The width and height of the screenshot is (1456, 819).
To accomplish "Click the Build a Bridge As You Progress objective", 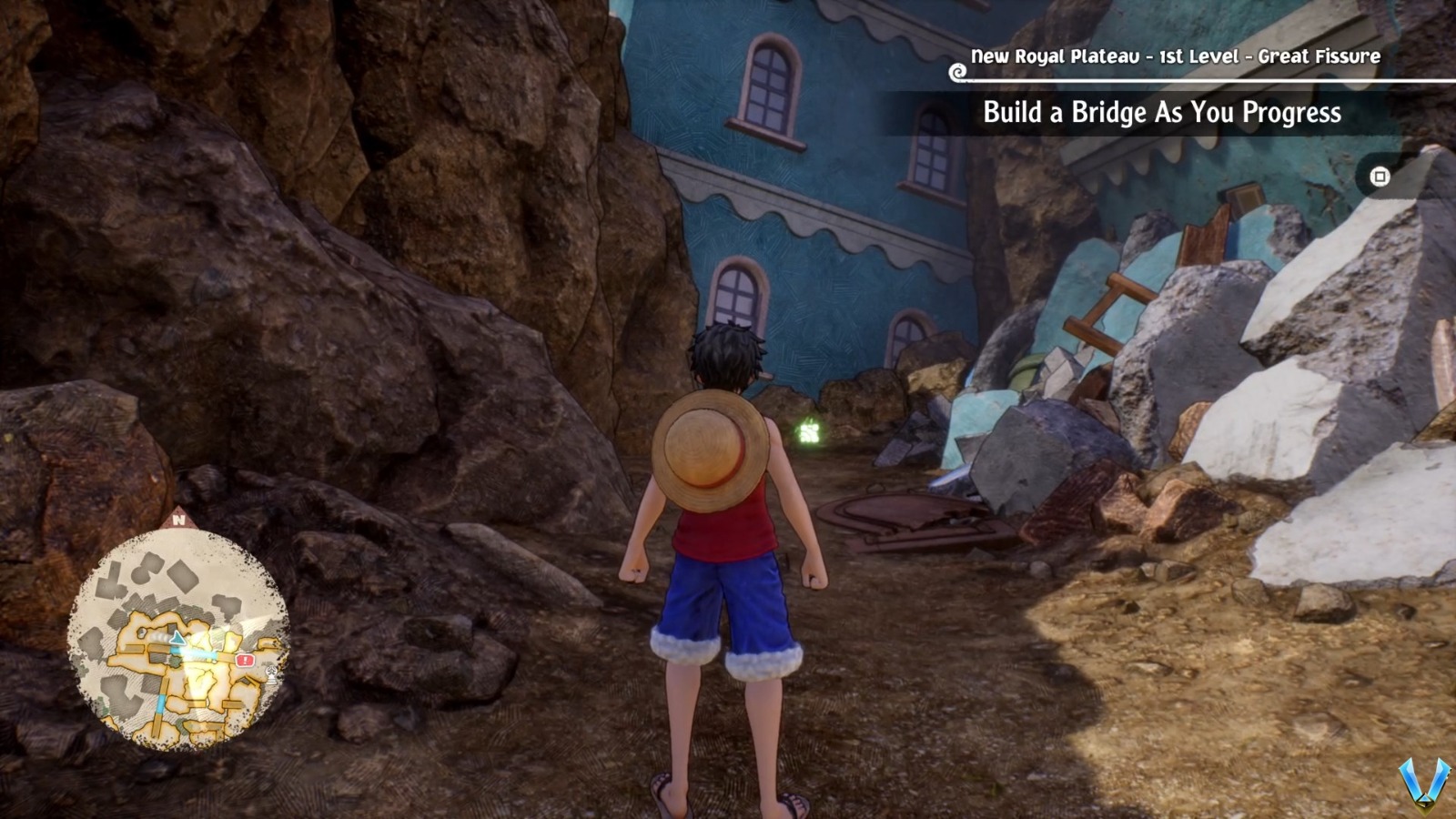I will pos(1161,115).
